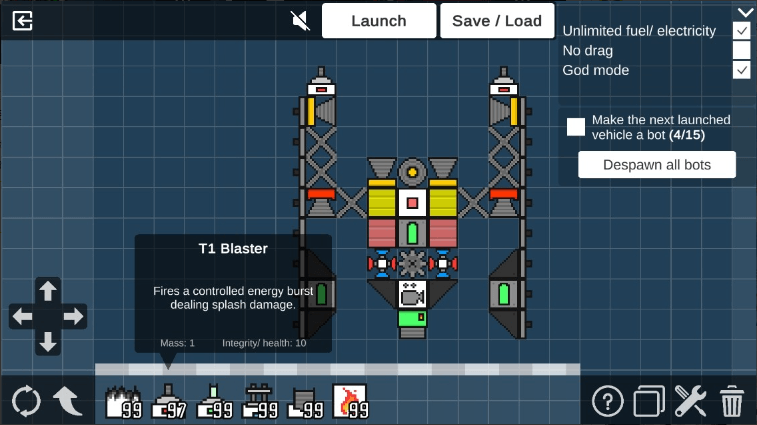Viewport: 757px width, 425px height.
Task: Launch the vehicle
Action: (379, 20)
